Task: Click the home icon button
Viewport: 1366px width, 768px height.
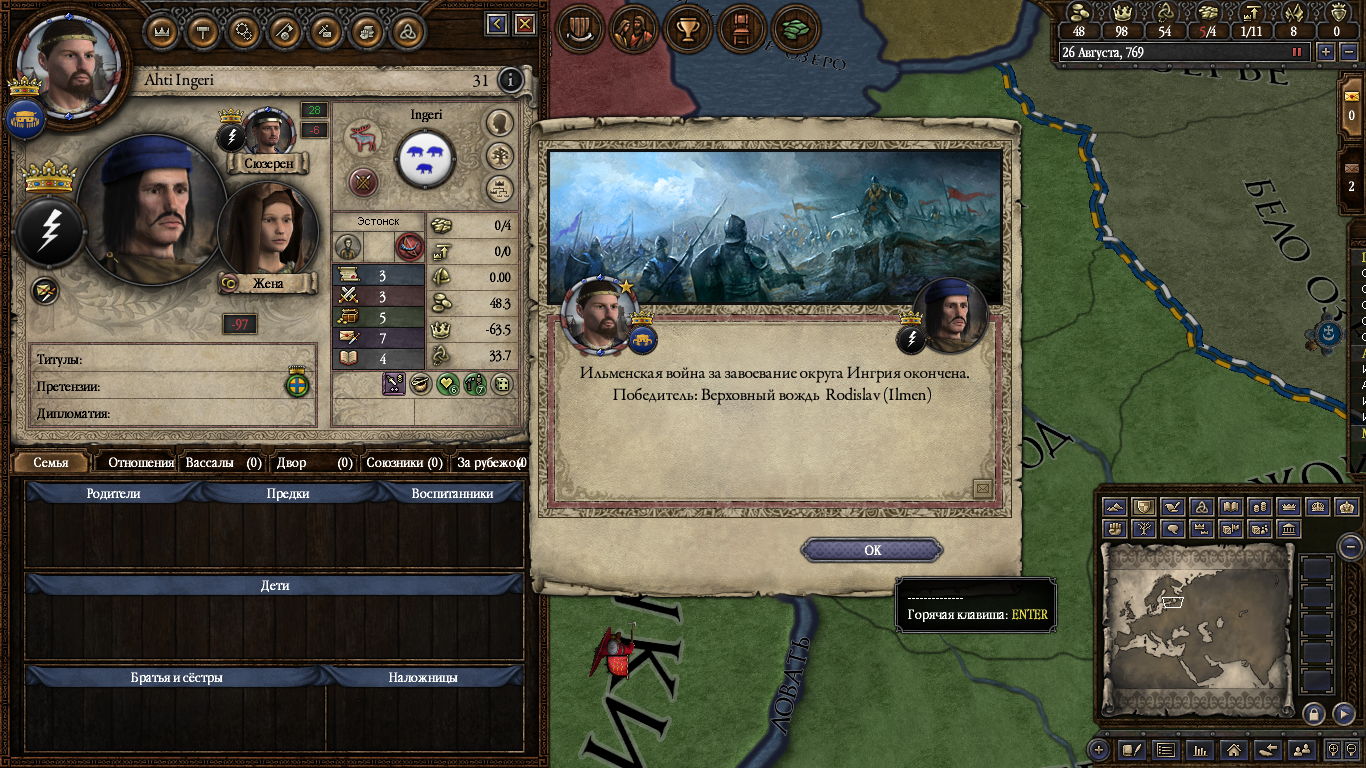Action: [1234, 749]
